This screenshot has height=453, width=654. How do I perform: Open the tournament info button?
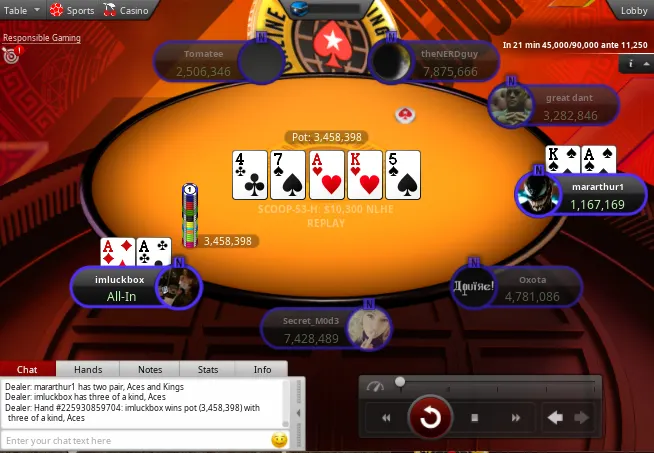click(632, 63)
